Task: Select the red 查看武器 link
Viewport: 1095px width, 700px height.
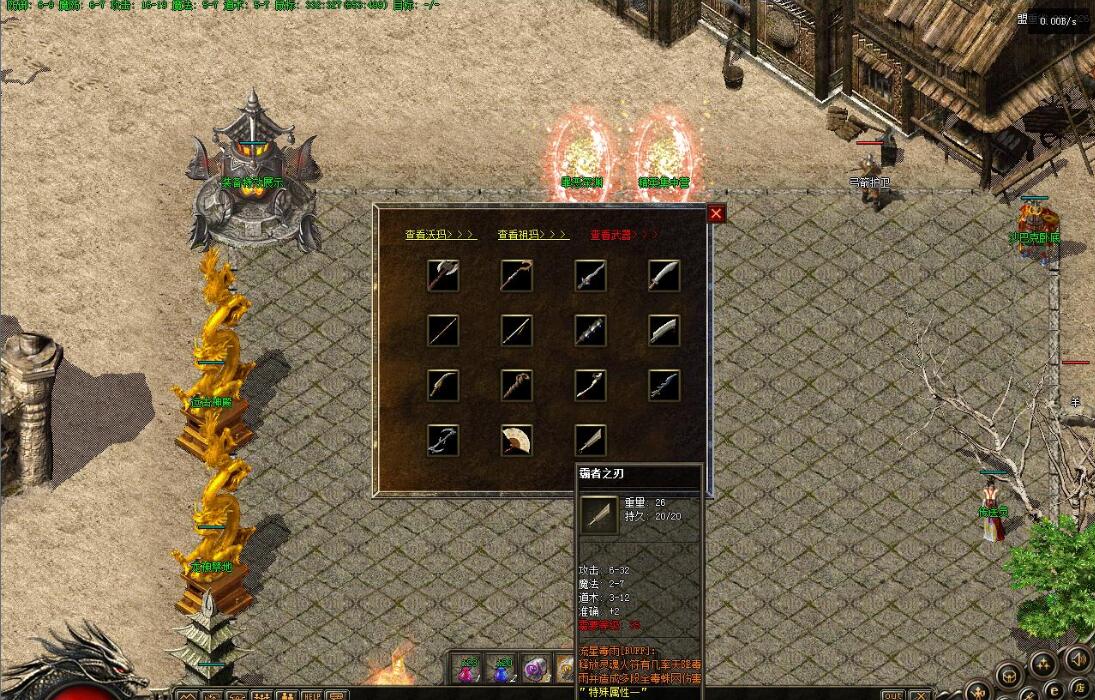Action: 624,235
